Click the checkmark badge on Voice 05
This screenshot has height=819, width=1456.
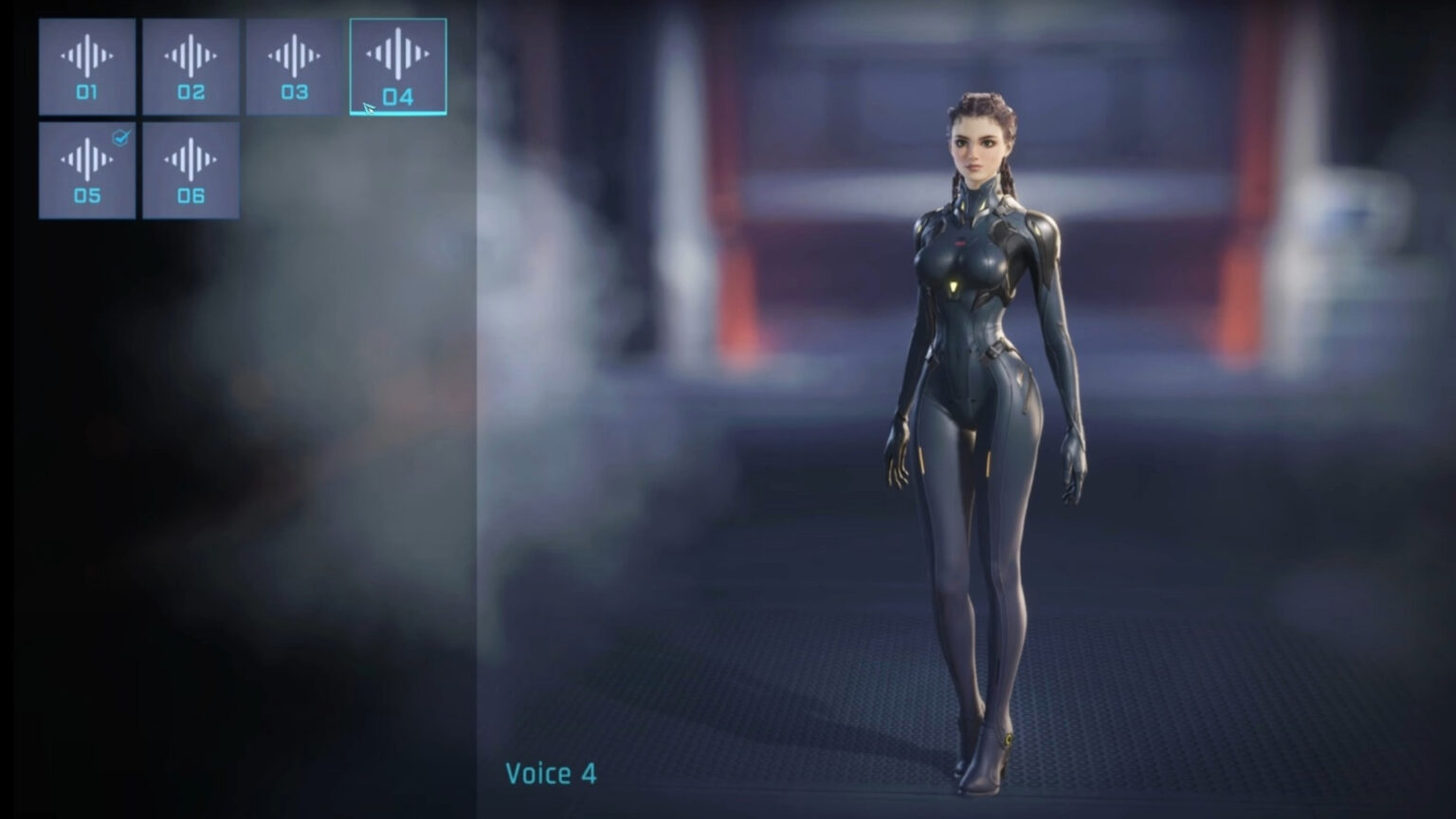click(119, 136)
